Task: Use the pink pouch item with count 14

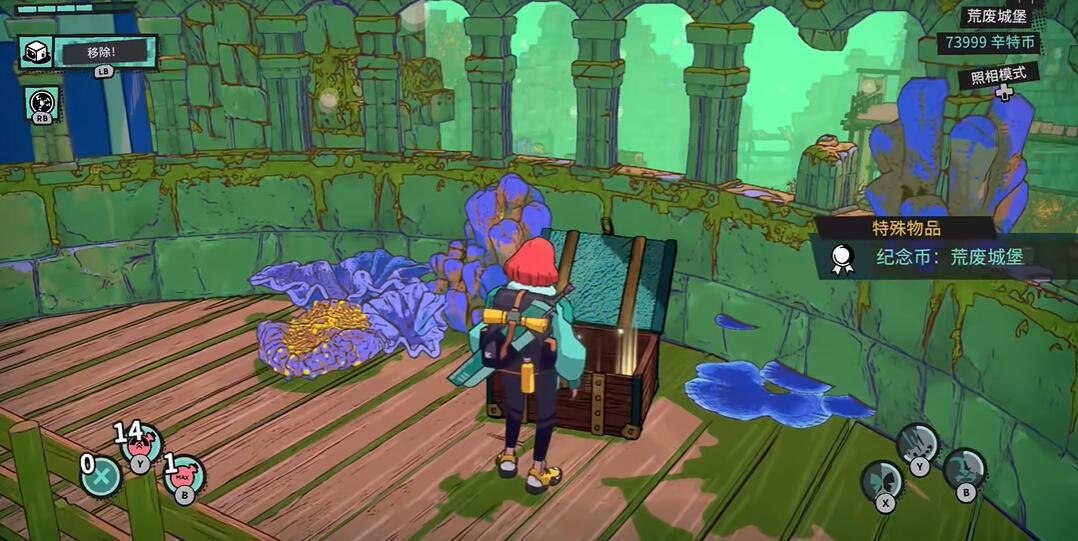Action: 142,446
